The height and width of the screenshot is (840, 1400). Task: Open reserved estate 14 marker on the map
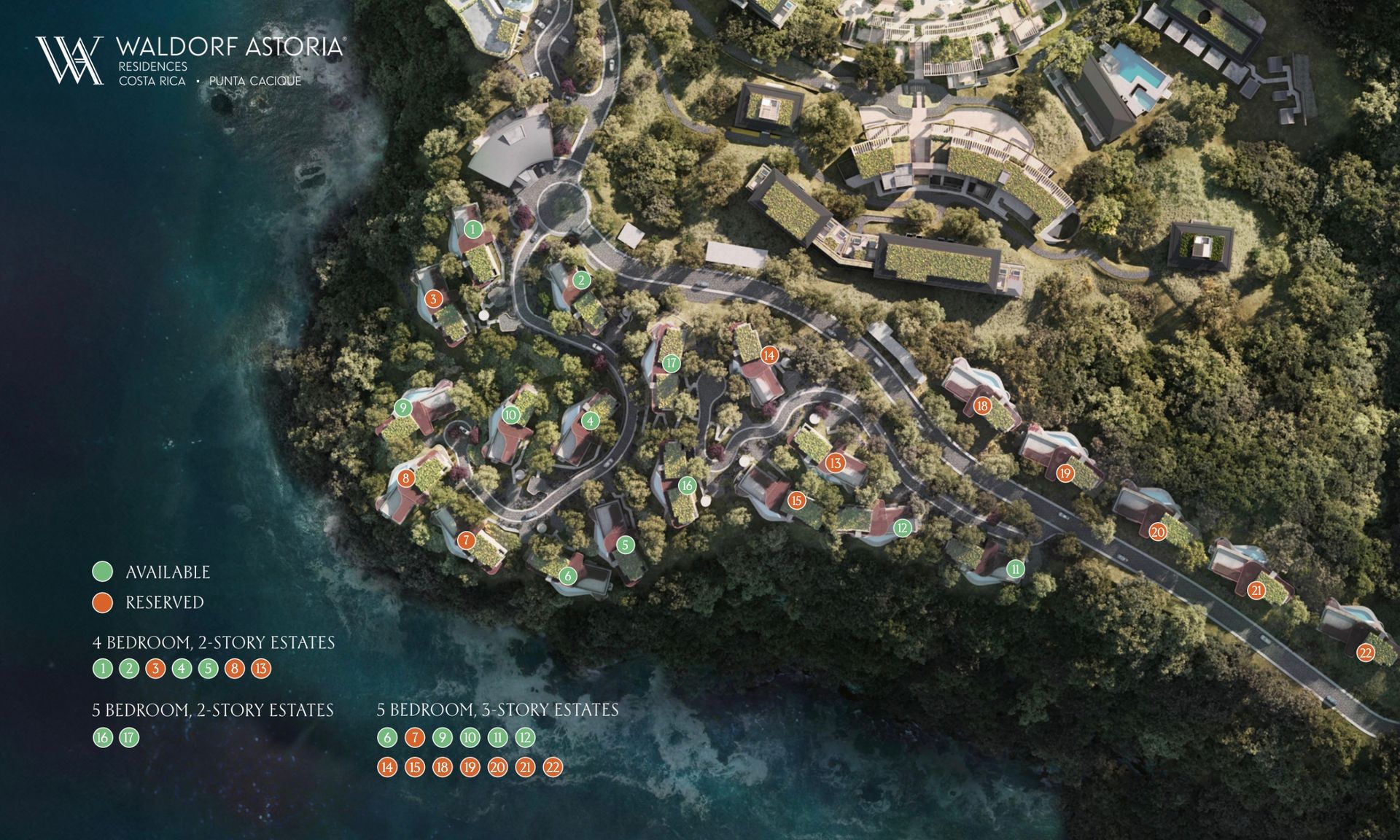click(769, 355)
